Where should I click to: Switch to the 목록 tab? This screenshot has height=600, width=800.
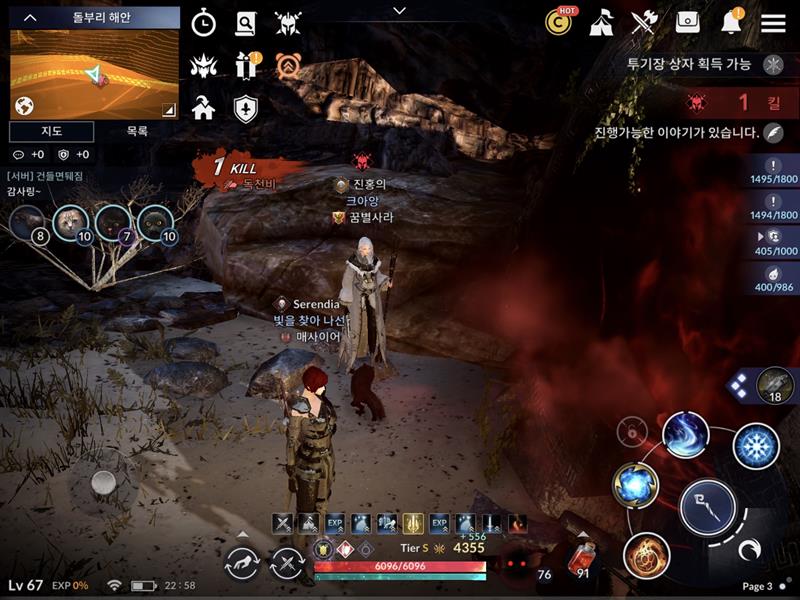click(x=137, y=131)
